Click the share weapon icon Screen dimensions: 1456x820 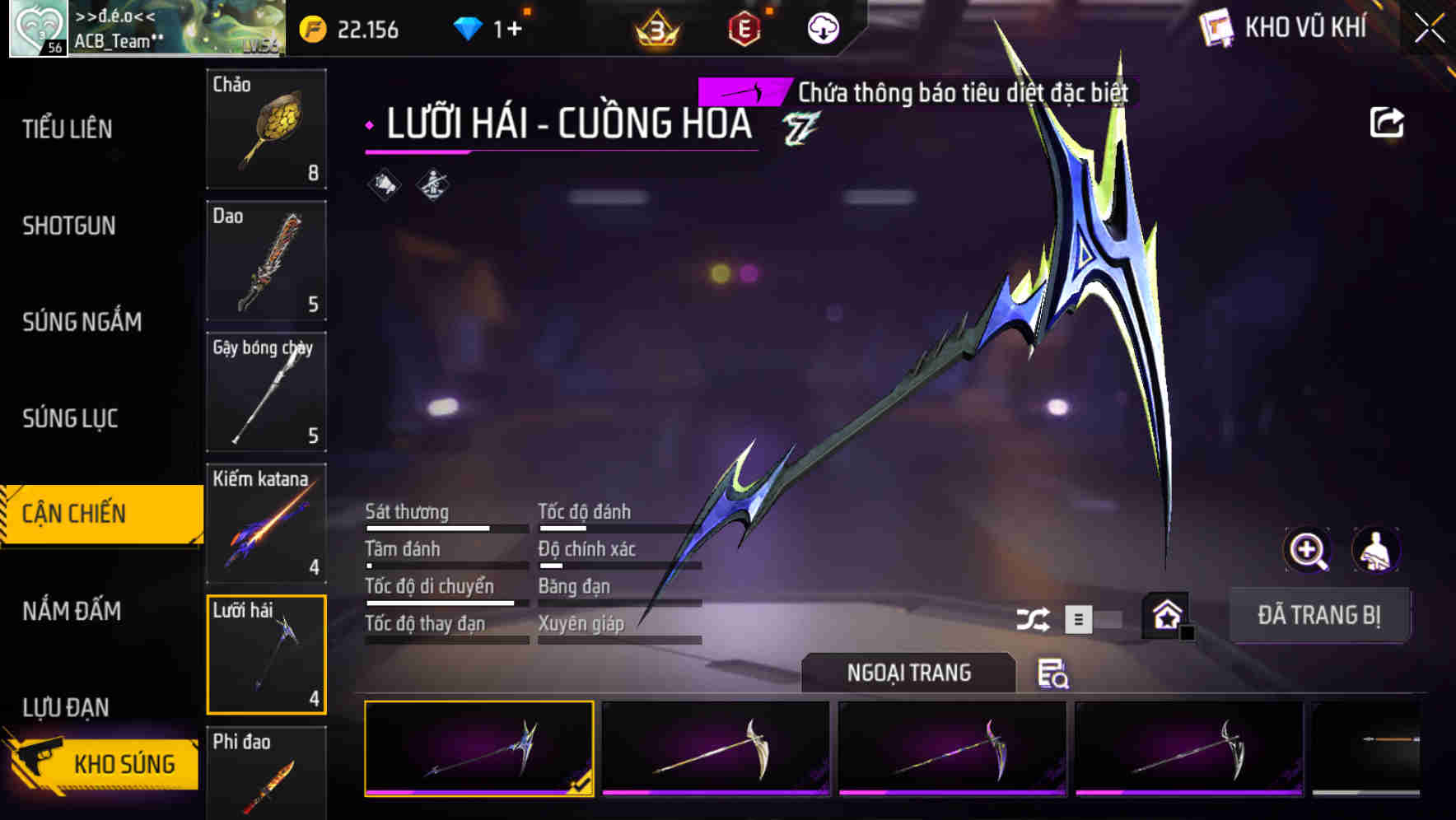click(x=1388, y=122)
